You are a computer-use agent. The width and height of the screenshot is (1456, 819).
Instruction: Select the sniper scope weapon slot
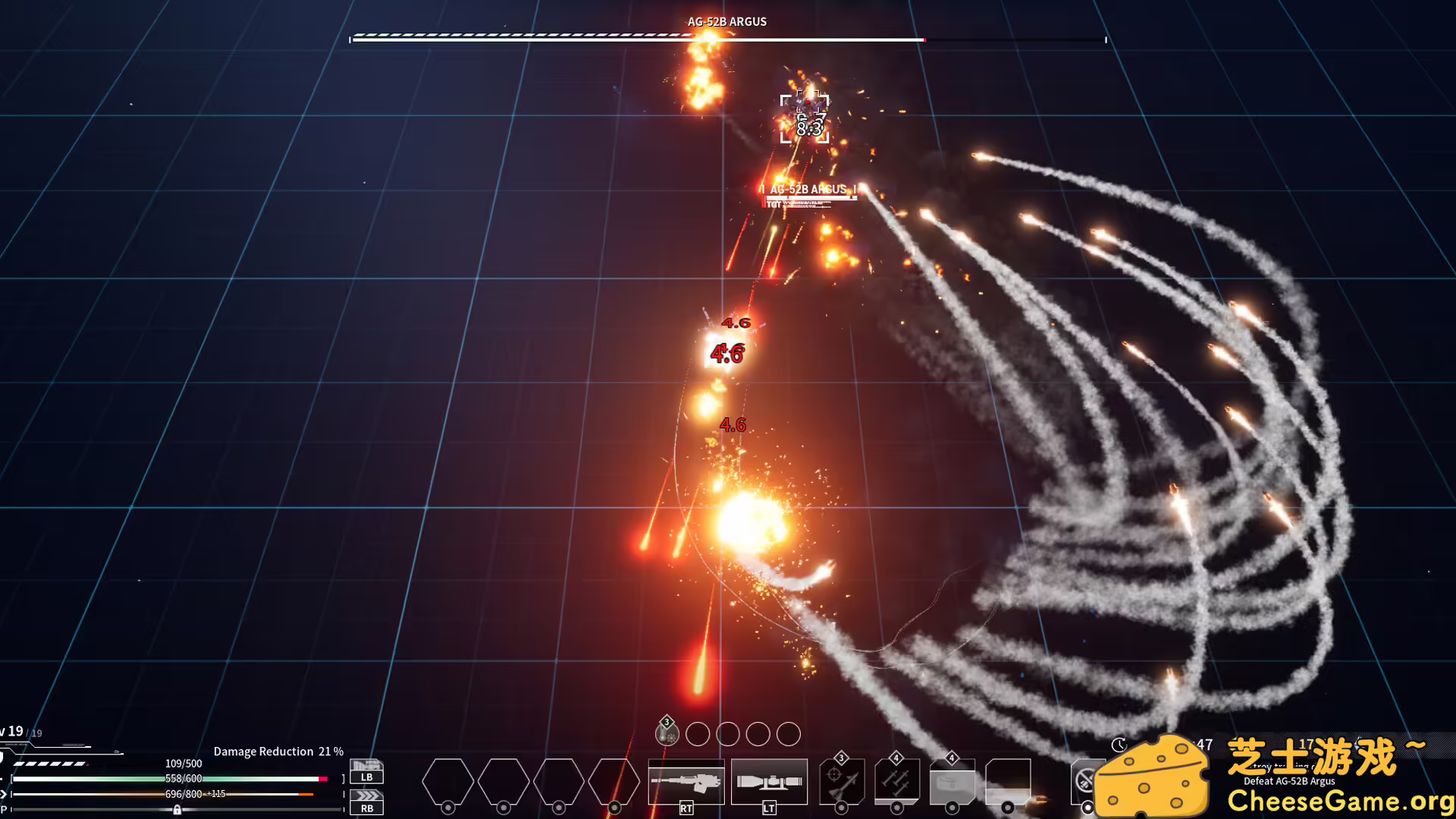coord(769,781)
